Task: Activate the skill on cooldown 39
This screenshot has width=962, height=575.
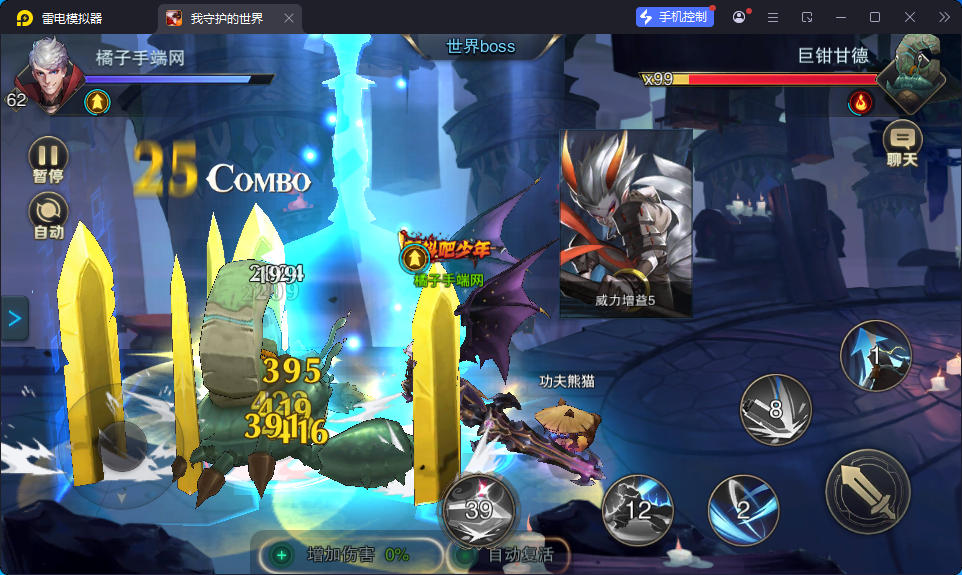Action: coord(479,508)
